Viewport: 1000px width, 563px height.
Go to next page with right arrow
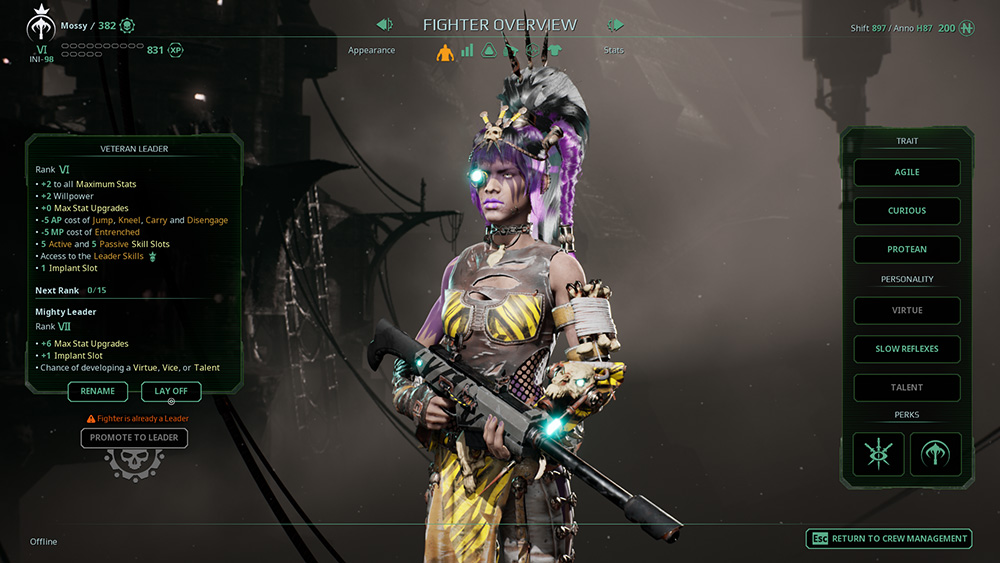tap(616, 25)
